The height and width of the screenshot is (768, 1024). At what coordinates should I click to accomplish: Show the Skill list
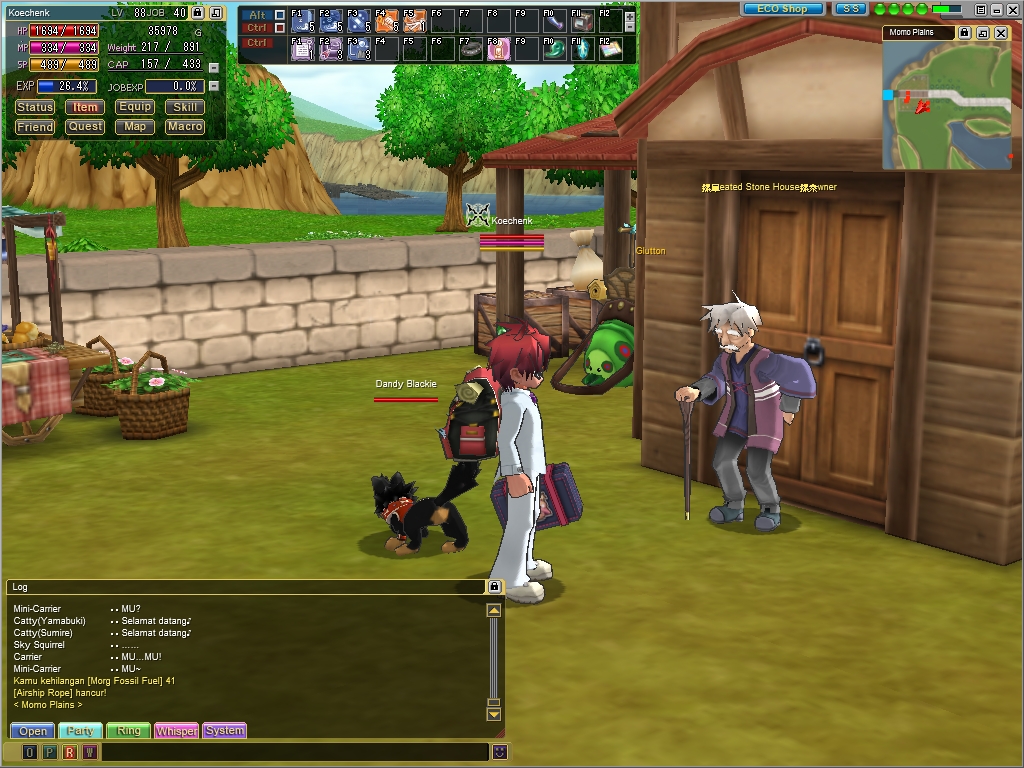coord(185,107)
